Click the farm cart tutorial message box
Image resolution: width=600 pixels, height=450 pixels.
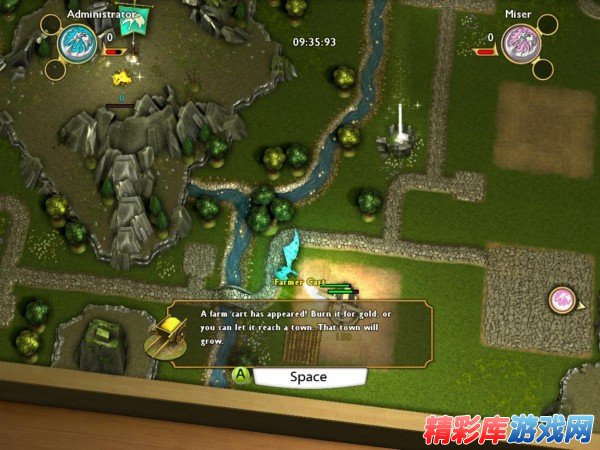300,331
